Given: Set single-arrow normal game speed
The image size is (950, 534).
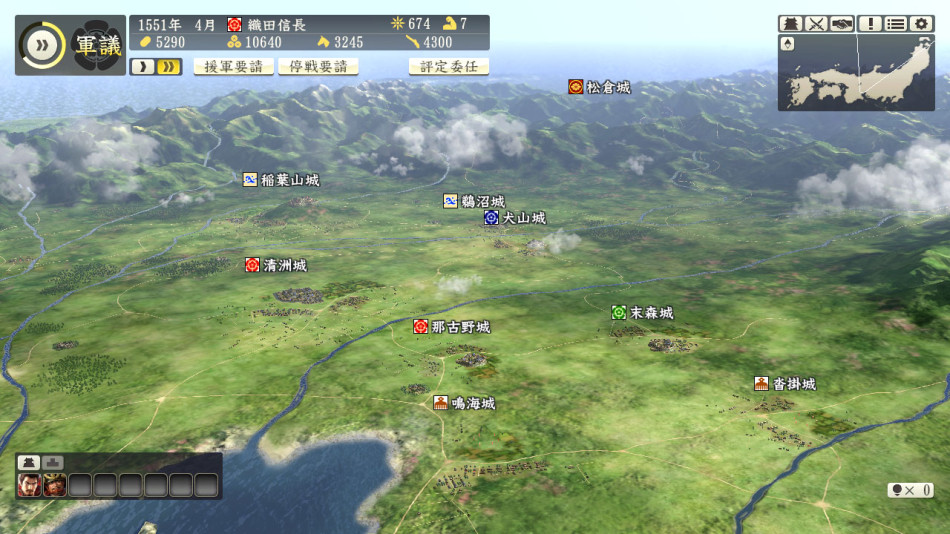Looking at the screenshot, I should [142, 67].
